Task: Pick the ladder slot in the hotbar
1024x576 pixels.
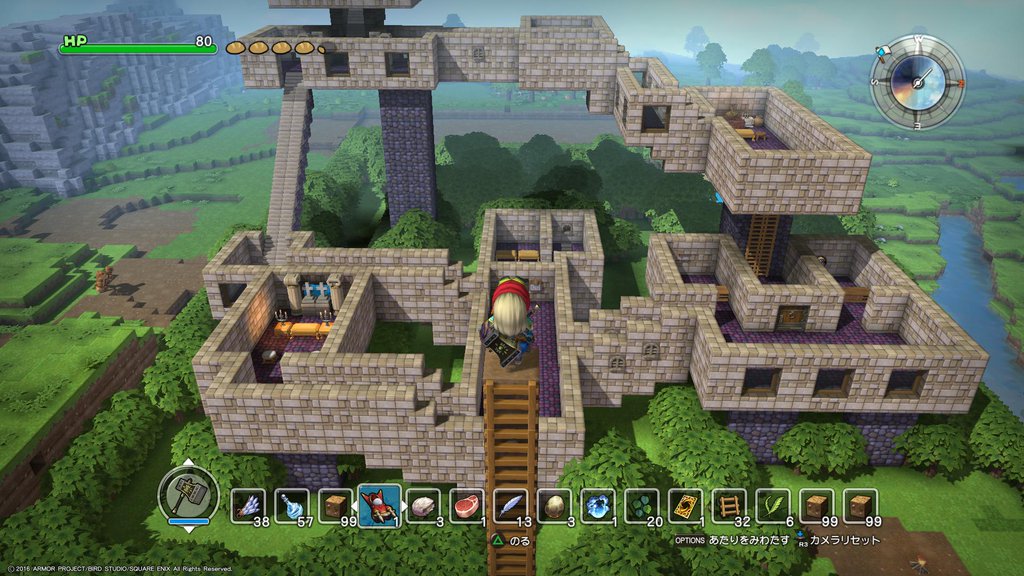Action: (729, 506)
